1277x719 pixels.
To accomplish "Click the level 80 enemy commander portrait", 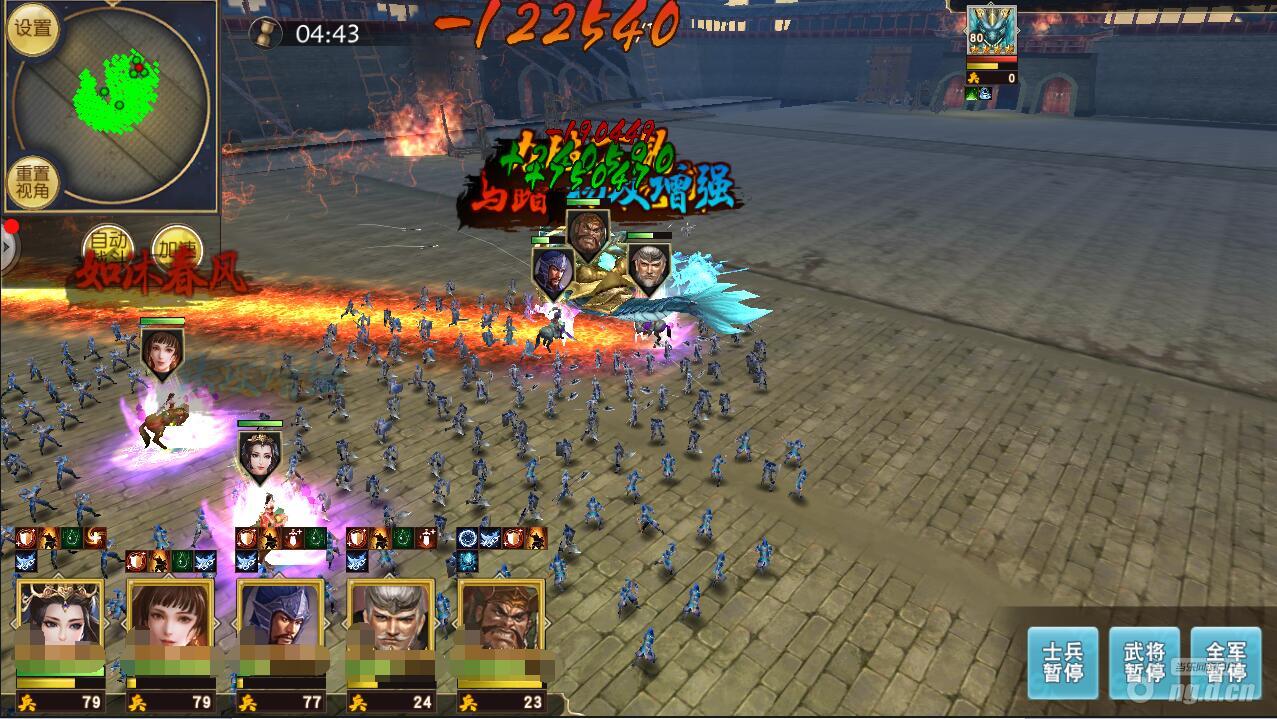I will [991, 30].
